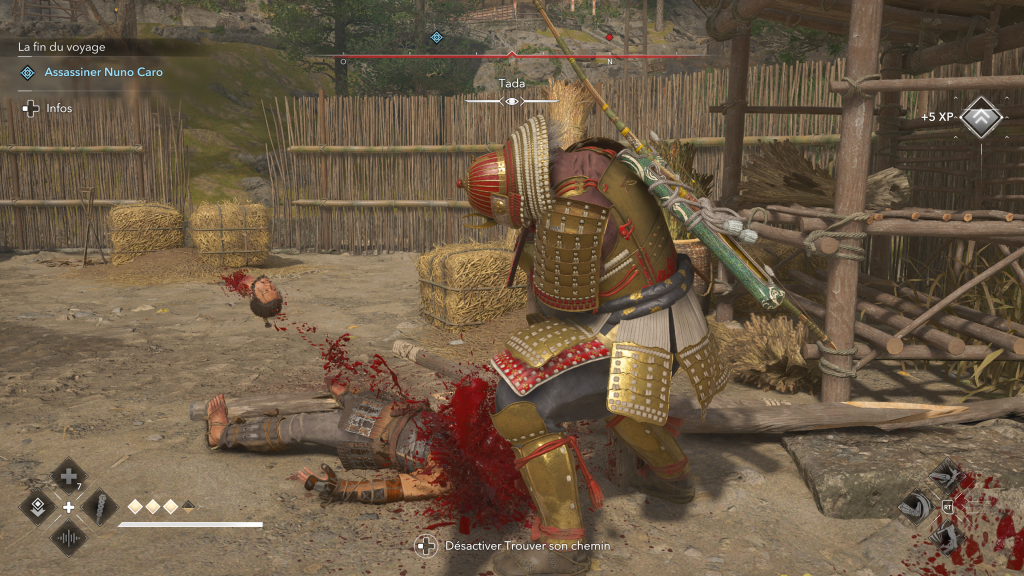Click the red marker on the compass
1024x576 pixels.
click(x=609, y=38)
